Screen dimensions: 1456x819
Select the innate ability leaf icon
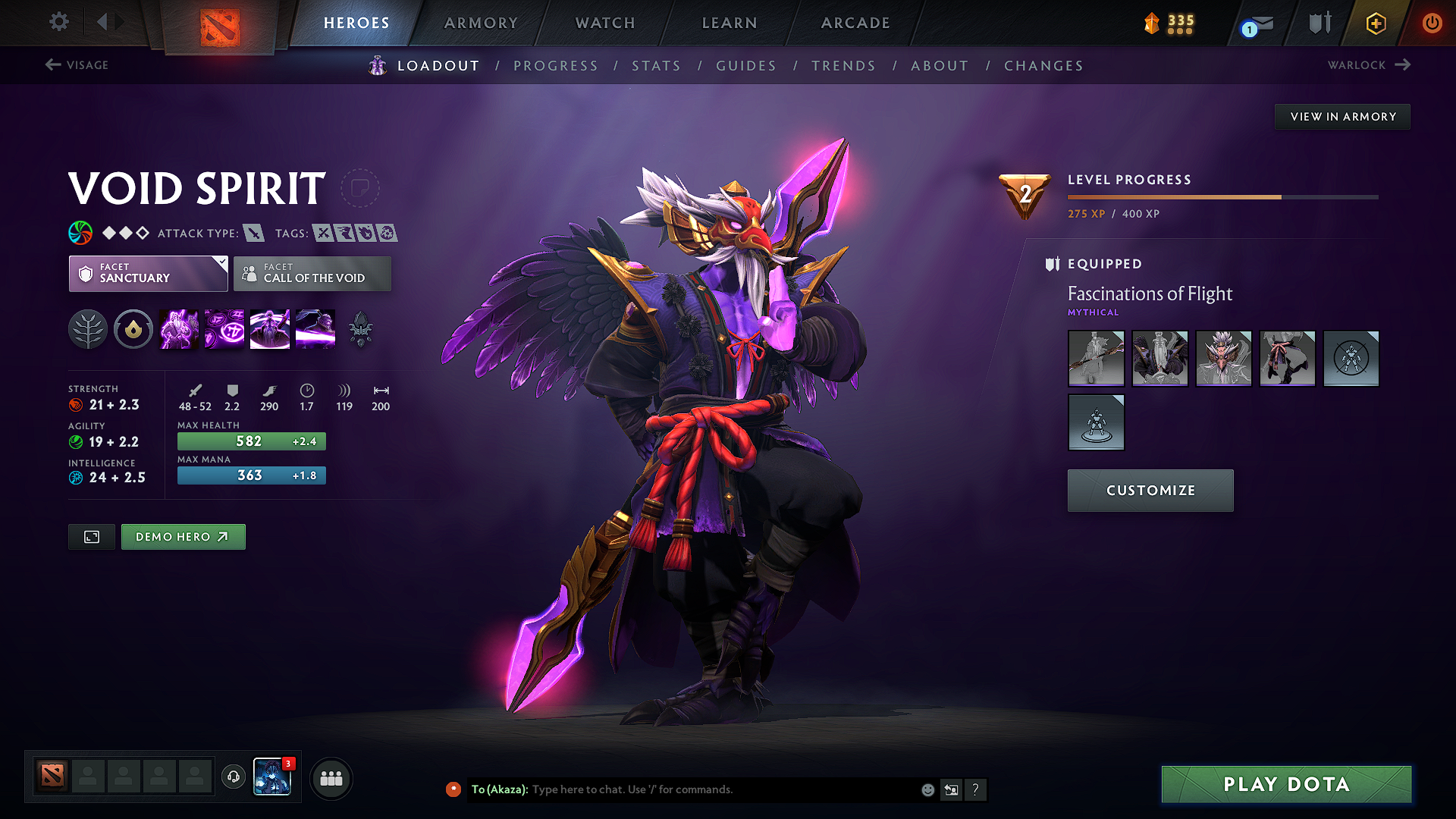[x=87, y=328]
